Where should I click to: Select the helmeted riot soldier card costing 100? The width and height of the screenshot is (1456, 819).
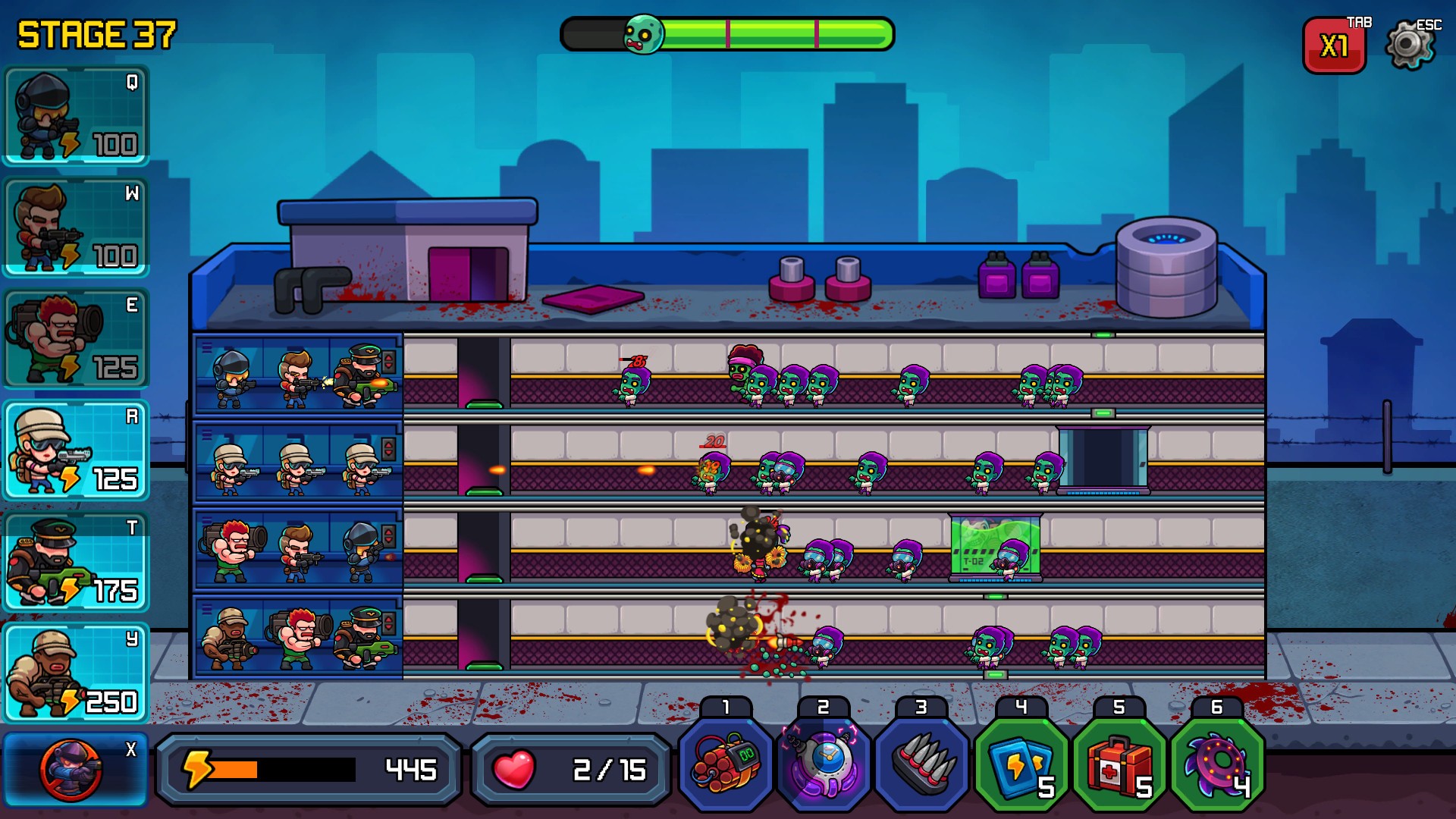tap(76, 115)
